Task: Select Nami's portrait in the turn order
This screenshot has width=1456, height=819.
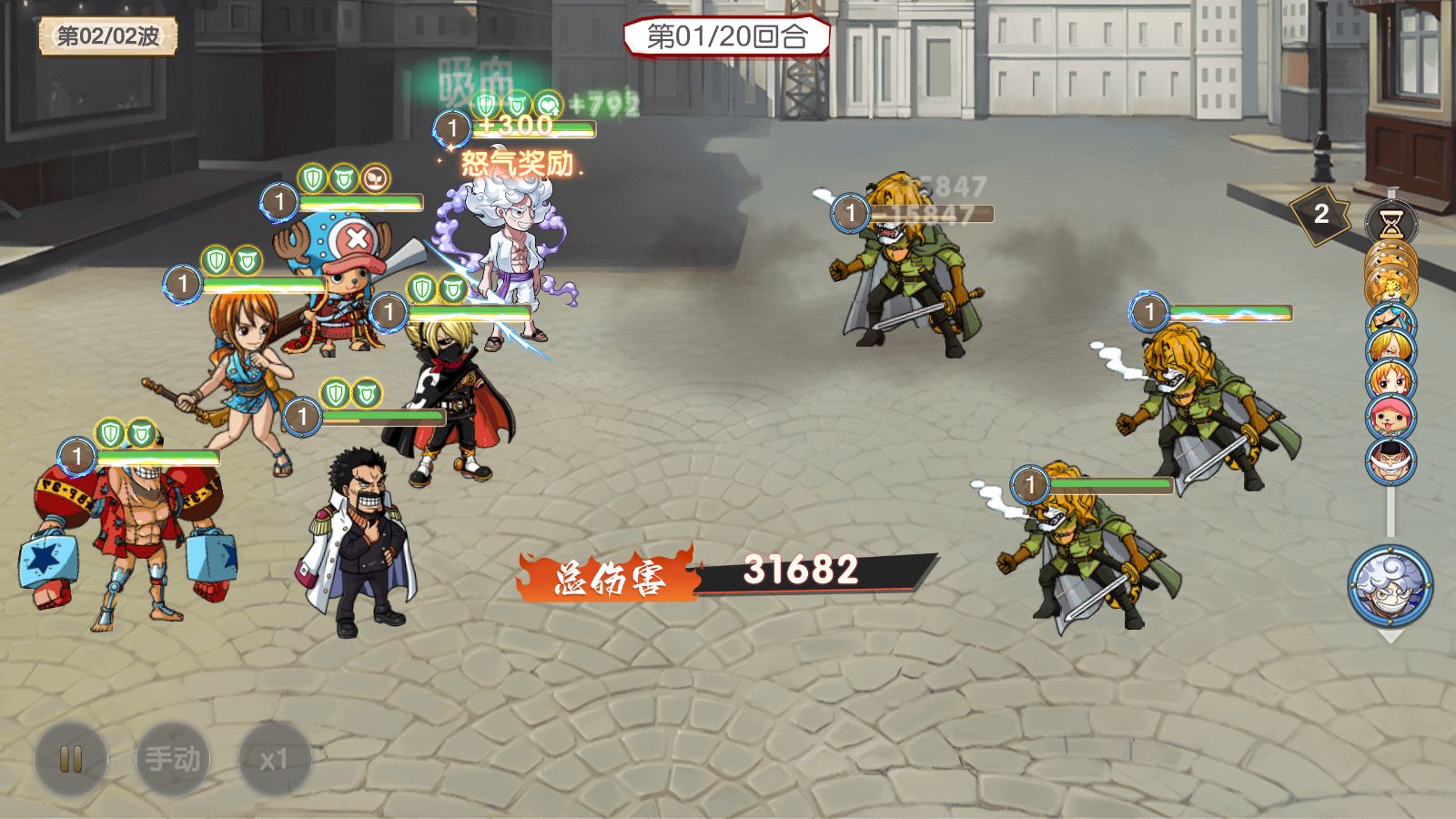Action: 1390,381
